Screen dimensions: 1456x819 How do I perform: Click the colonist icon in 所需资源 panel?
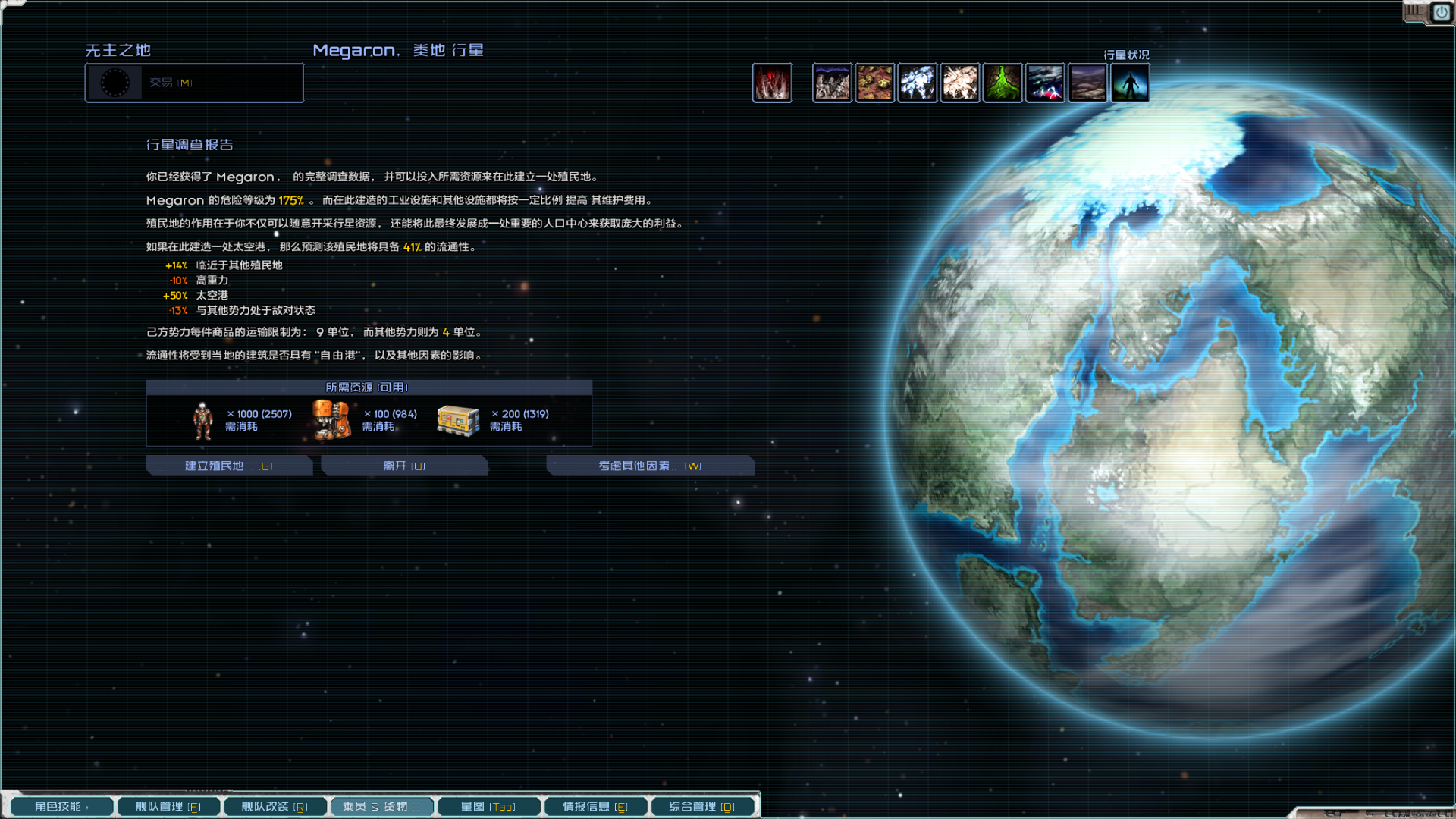(x=201, y=419)
